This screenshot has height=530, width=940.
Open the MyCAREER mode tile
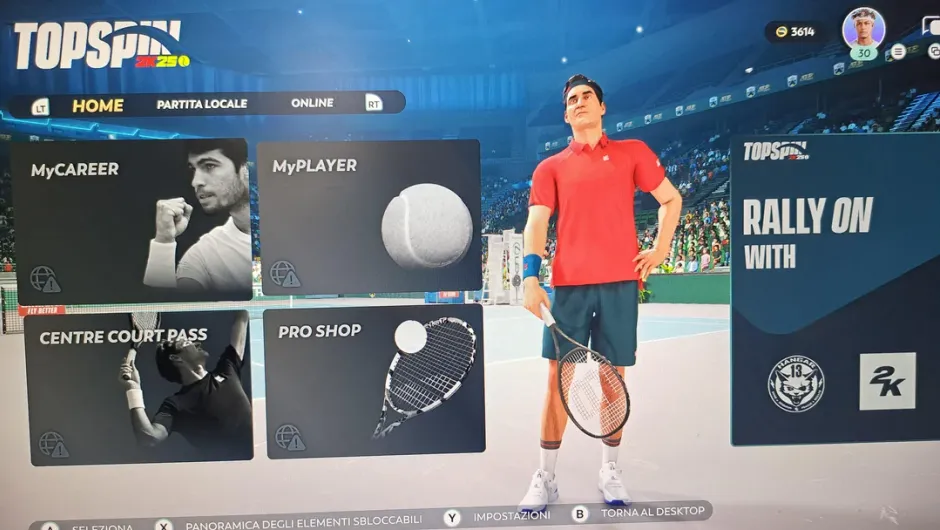click(130, 220)
